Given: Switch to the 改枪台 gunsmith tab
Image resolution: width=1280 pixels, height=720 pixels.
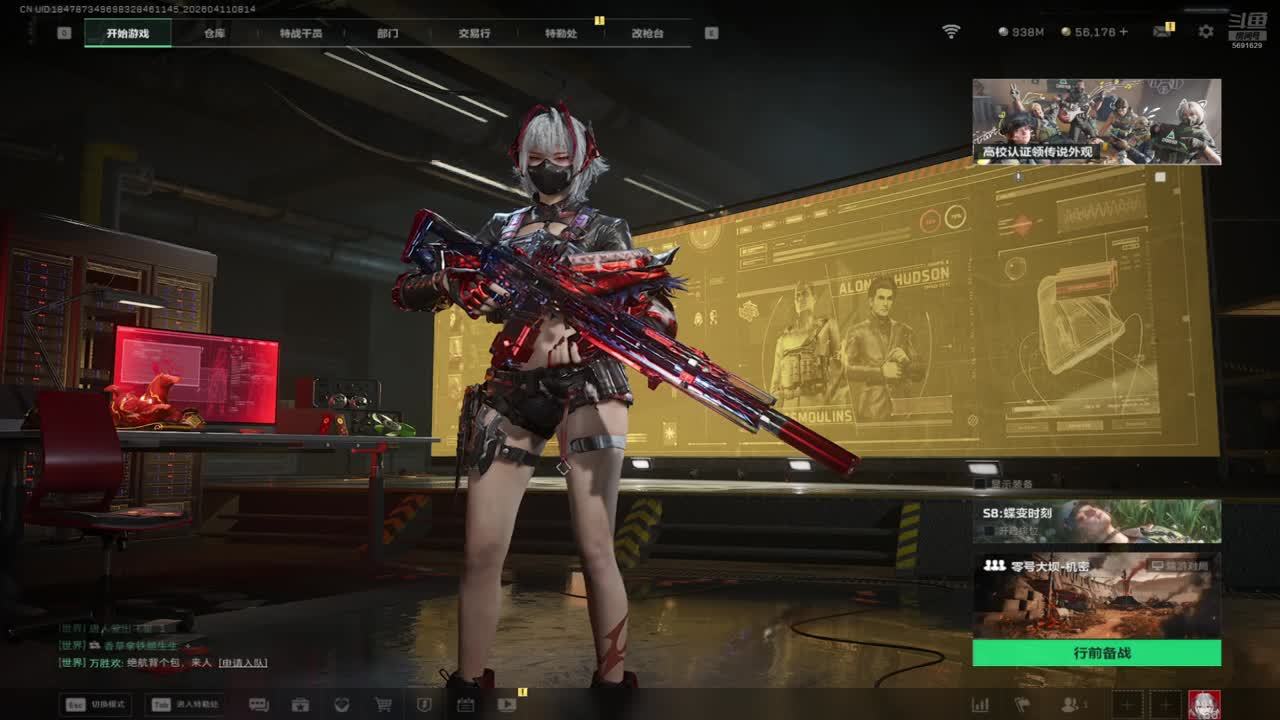Looking at the screenshot, I should [x=647, y=33].
